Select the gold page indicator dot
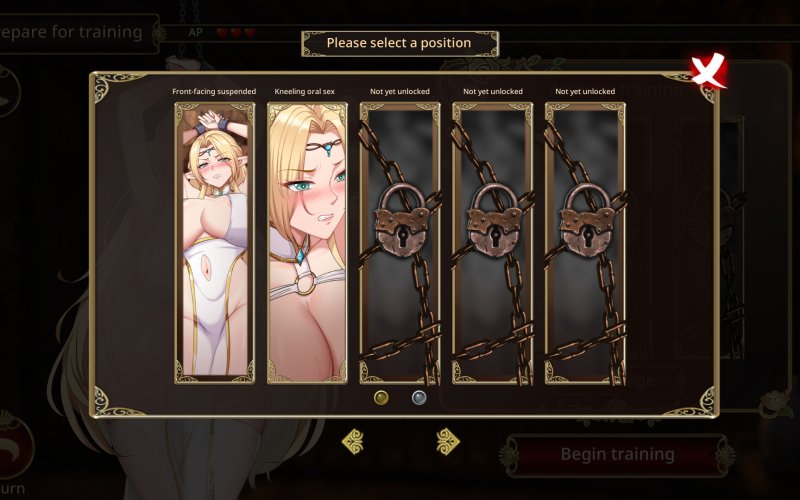This screenshot has width=800, height=500. 381,397
